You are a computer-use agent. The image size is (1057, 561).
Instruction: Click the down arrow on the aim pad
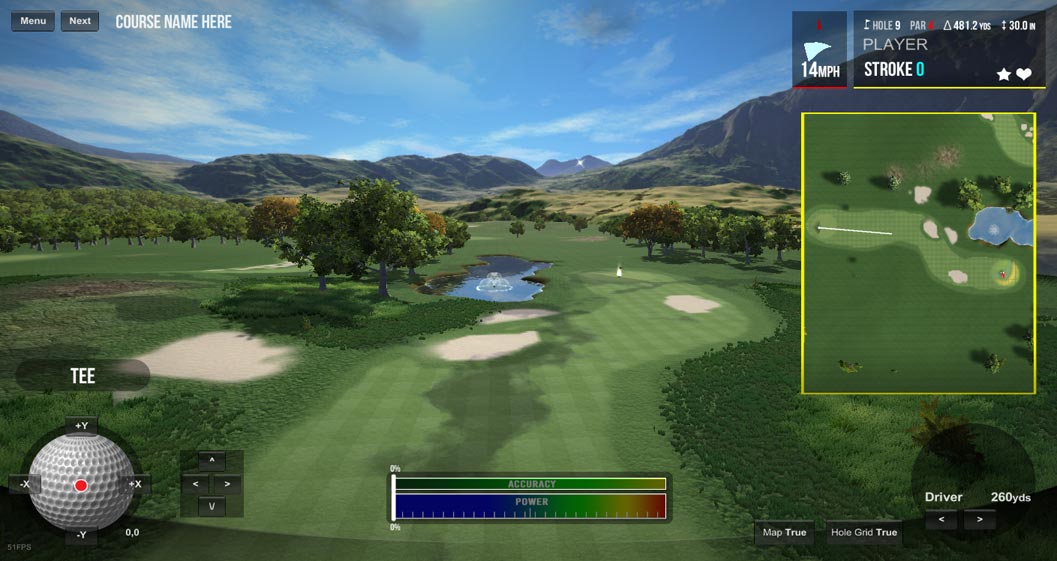(x=211, y=506)
